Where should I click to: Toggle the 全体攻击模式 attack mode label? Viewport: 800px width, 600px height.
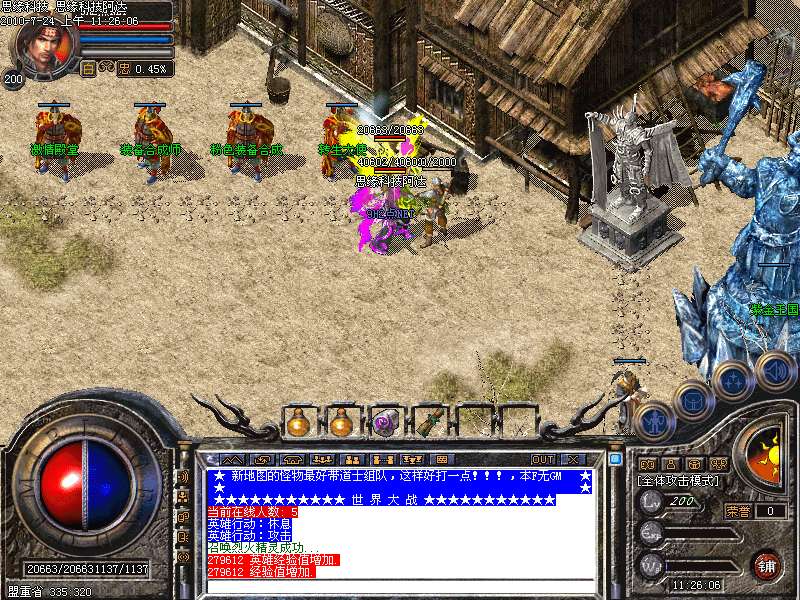click(679, 481)
